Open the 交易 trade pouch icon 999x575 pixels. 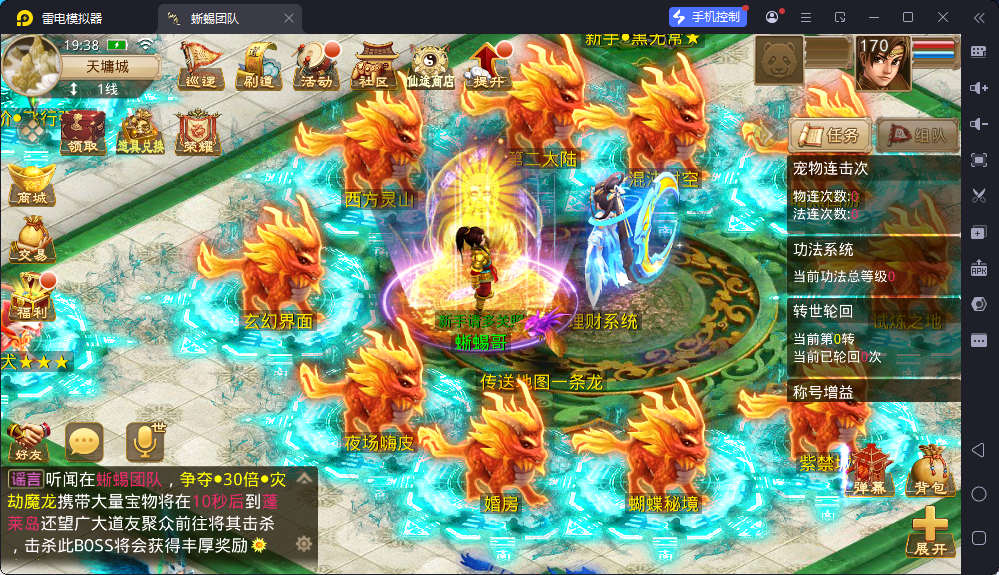click(31, 241)
